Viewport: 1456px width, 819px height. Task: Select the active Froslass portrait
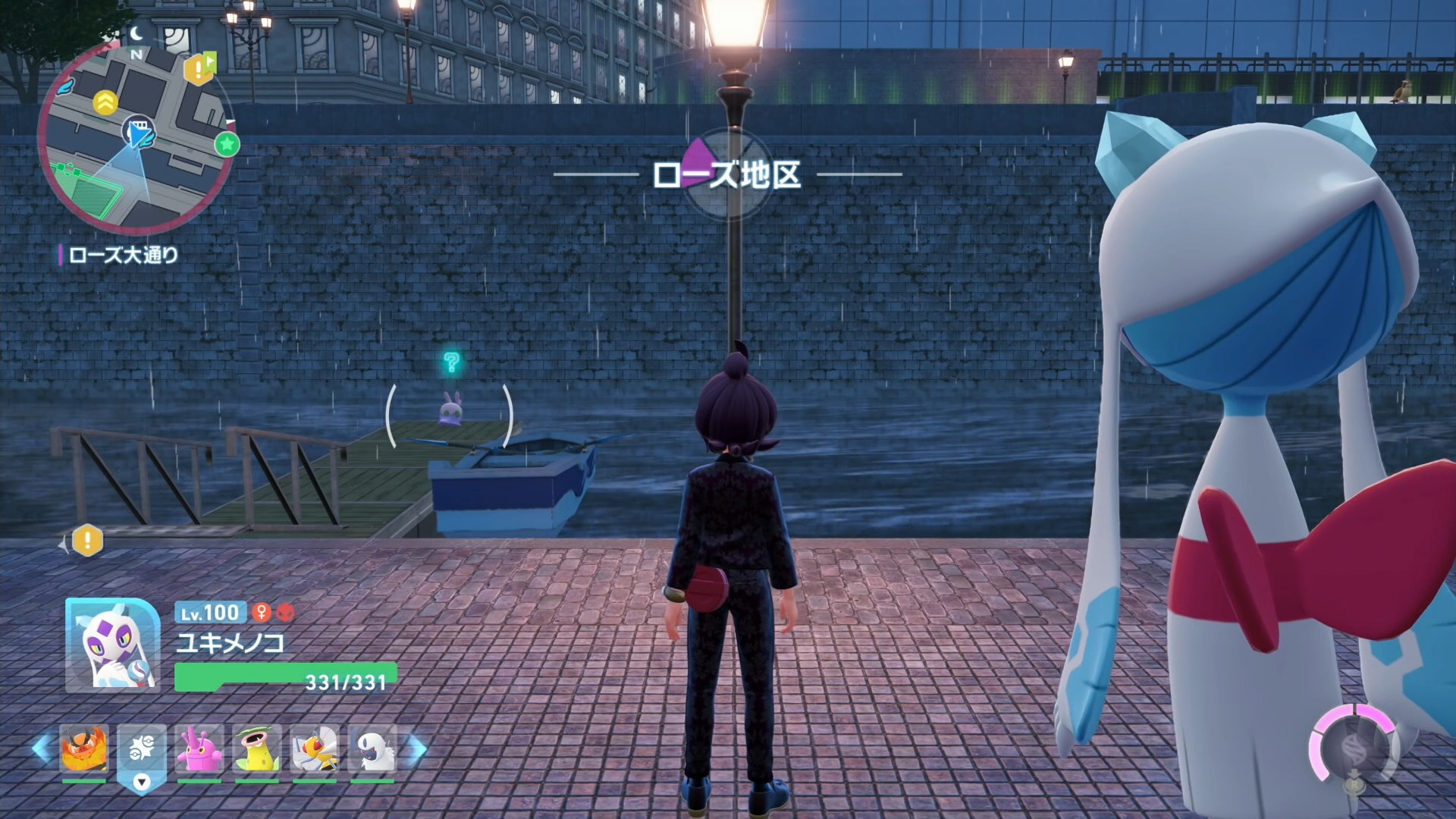pyautogui.click(x=113, y=645)
